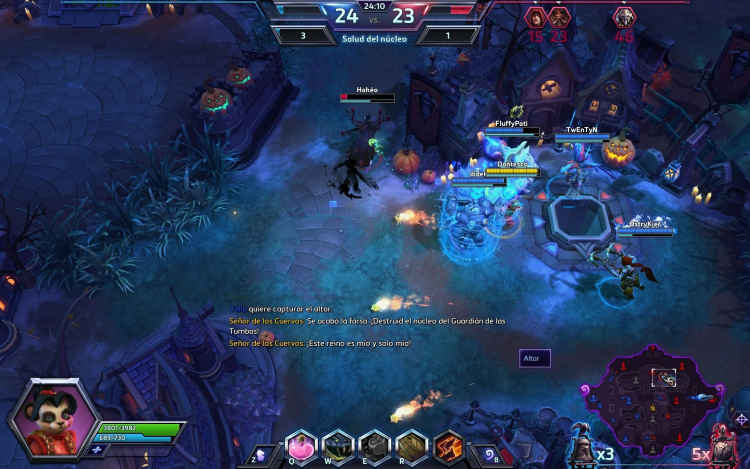750x469 pixels.
Task: Use the hearthstone icon labeled B
Action: (487, 454)
